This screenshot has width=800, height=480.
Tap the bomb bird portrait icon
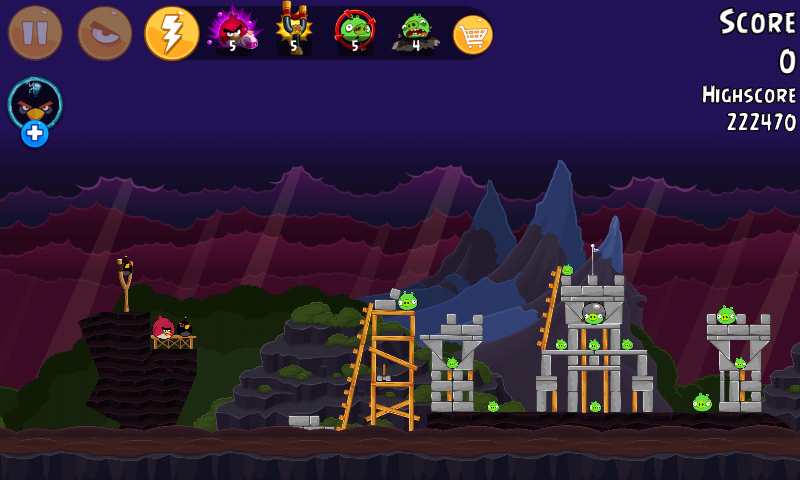pyautogui.click(x=35, y=101)
